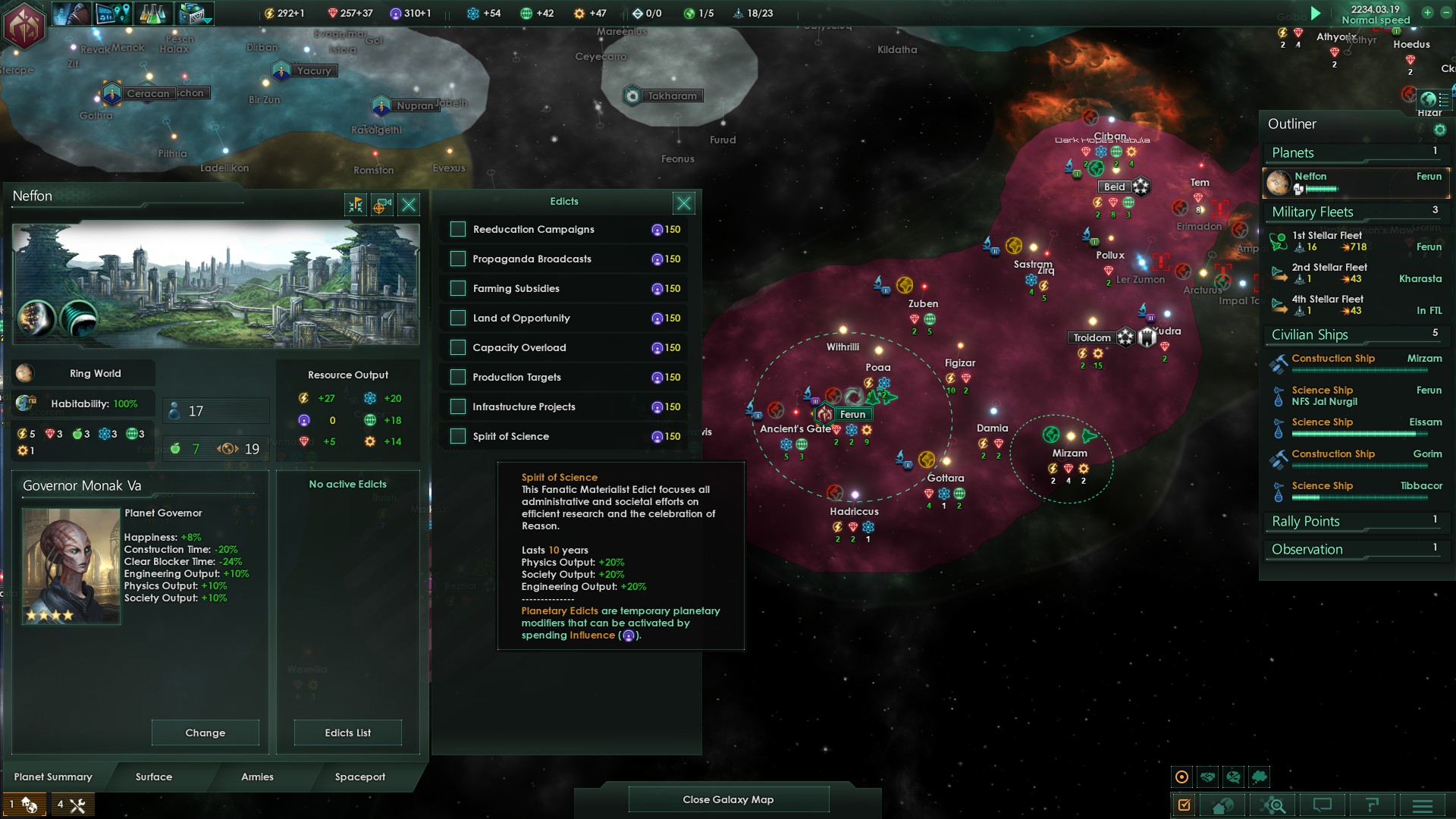Screen dimensions: 1456x819
Task: Show the Spaceport tab
Action: coord(360,777)
